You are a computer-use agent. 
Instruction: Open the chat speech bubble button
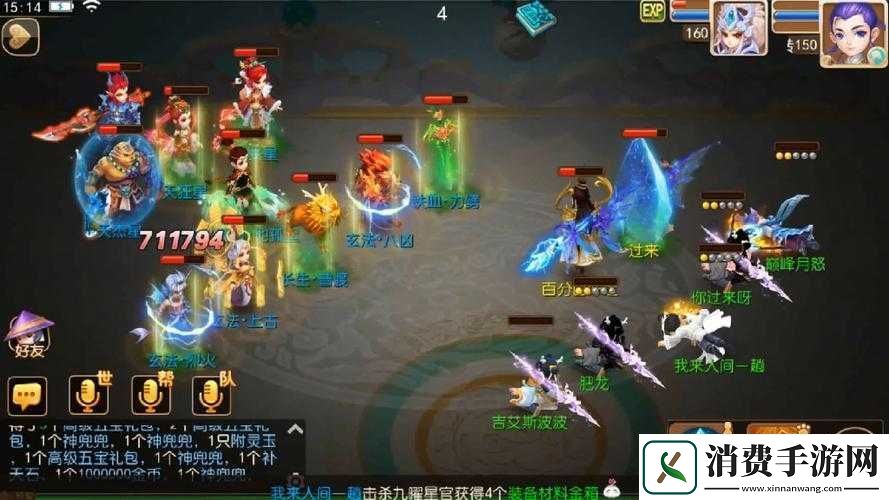coord(27,396)
